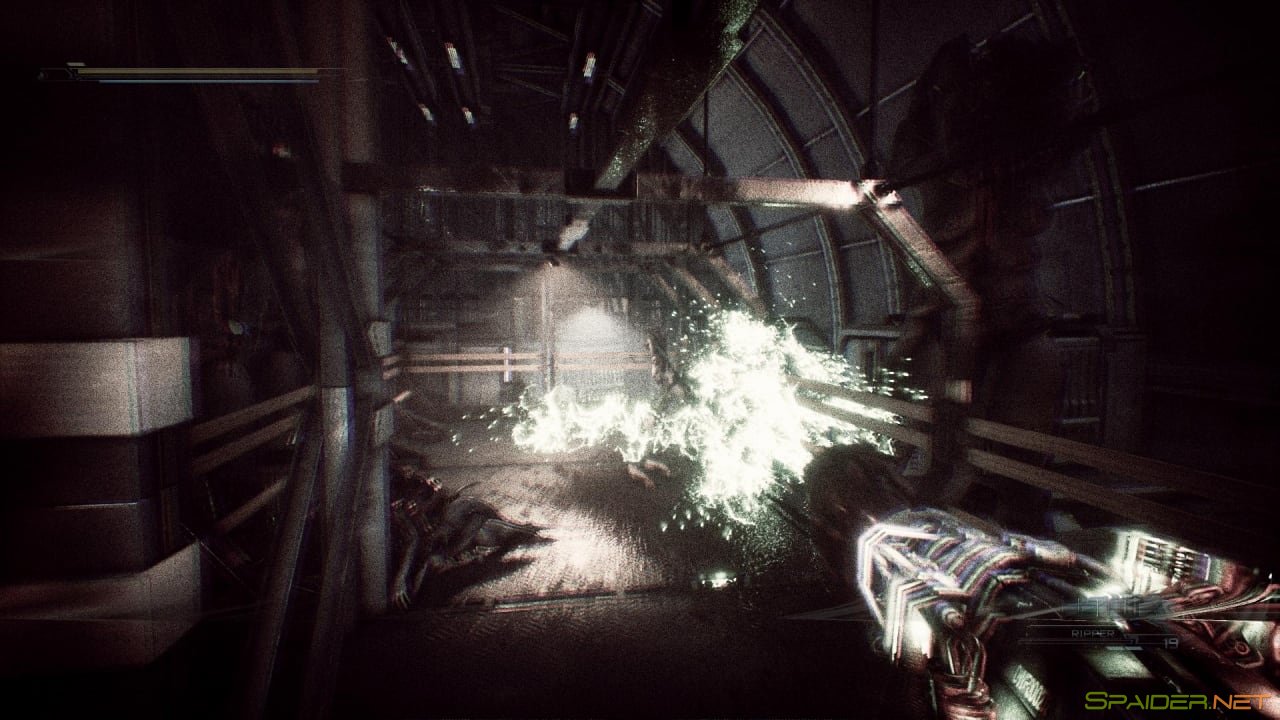Select the RIPPER weapon name label
The height and width of the screenshot is (720, 1280).
click(1093, 634)
